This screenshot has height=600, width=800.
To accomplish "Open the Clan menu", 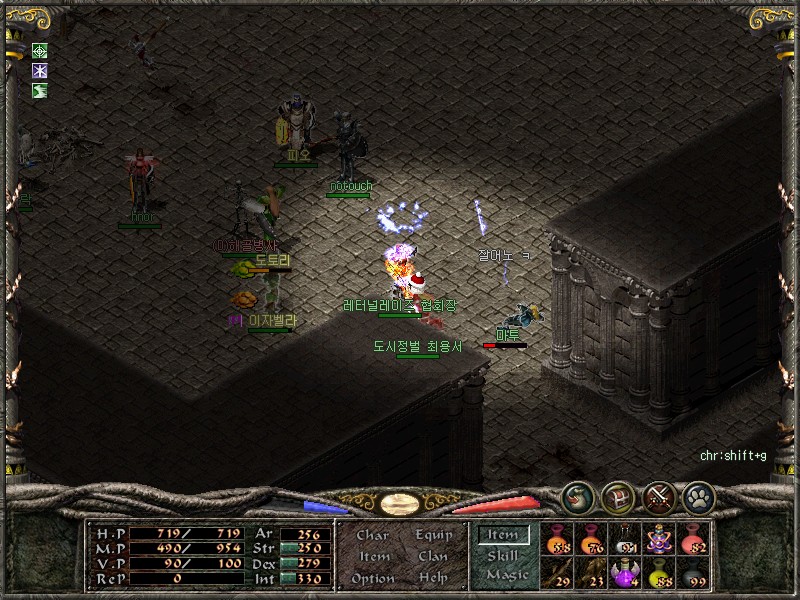I will [x=433, y=556].
